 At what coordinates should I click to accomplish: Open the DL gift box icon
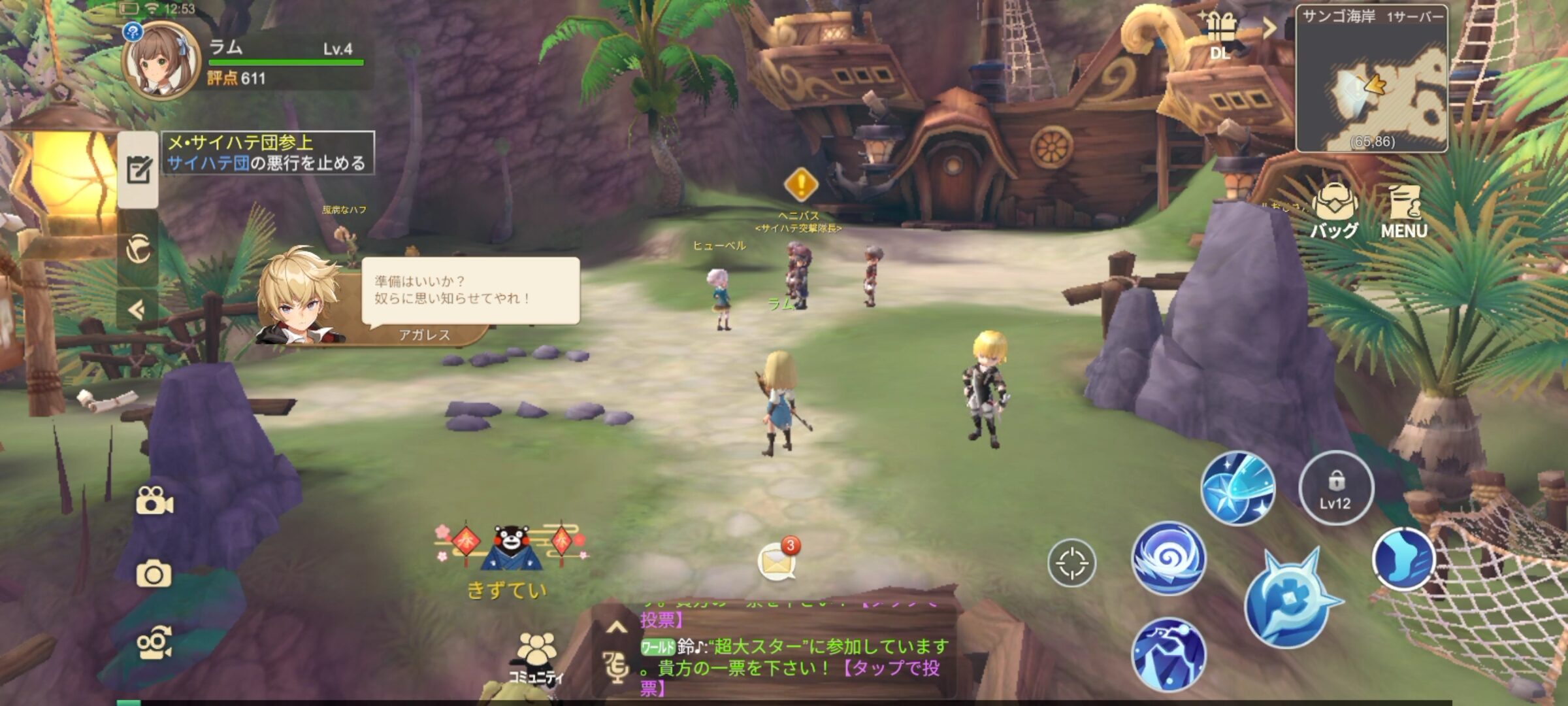pyautogui.click(x=1220, y=33)
